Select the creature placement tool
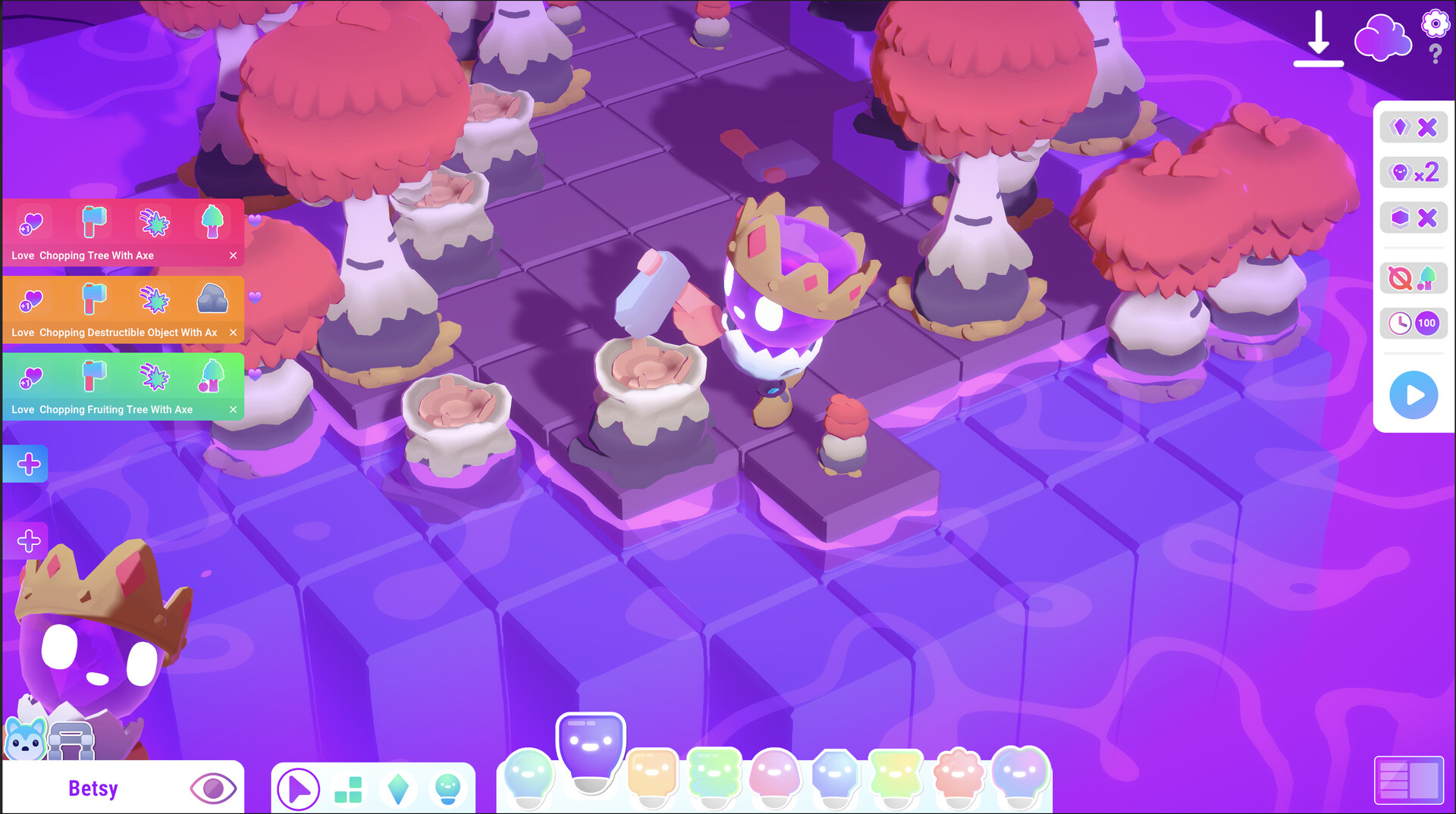This screenshot has width=1456, height=814. [x=447, y=789]
